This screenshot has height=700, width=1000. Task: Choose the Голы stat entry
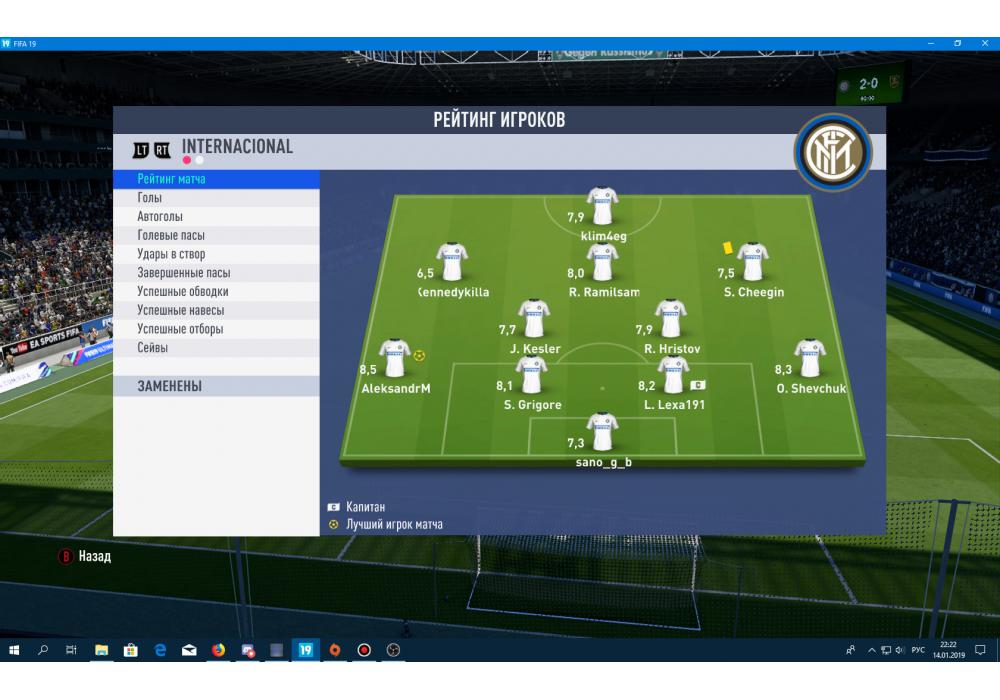point(216,198)
